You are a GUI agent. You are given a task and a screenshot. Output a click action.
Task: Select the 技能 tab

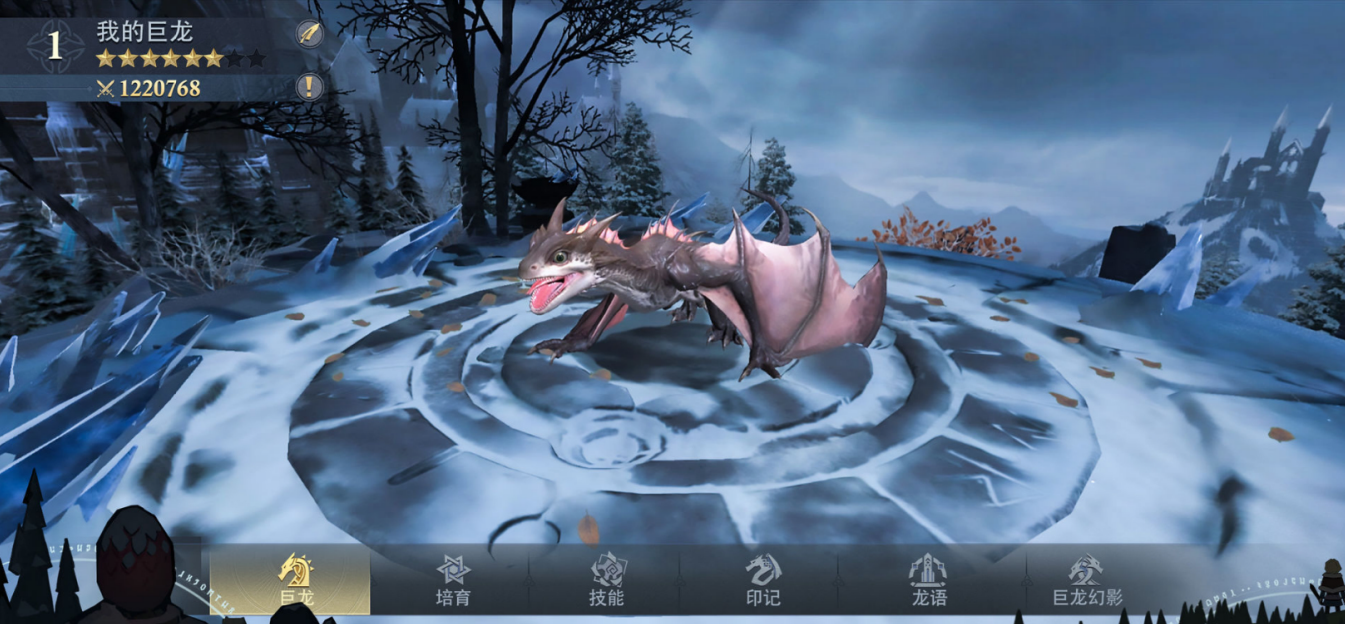pyautogui.click(x=607, y=580)
